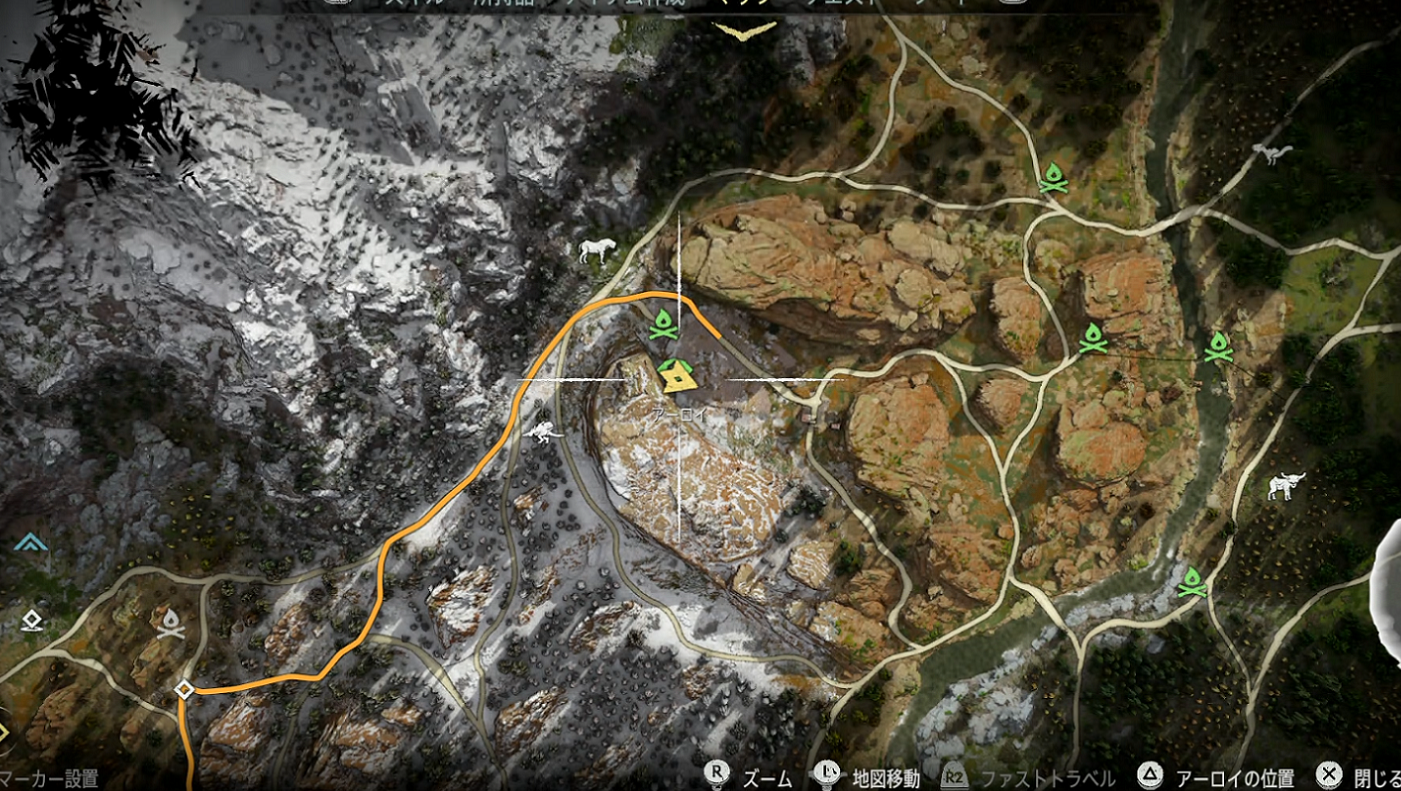The image size is (1401, 791).
Task: Select the green campfire beside Aloy's marker
Action: 663,324
